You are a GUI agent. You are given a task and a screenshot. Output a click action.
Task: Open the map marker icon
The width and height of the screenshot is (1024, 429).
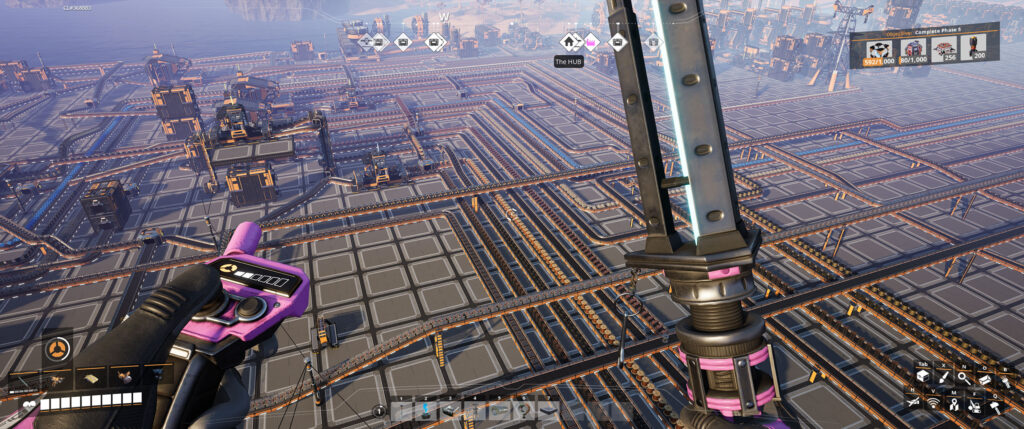tap(953, 405)
